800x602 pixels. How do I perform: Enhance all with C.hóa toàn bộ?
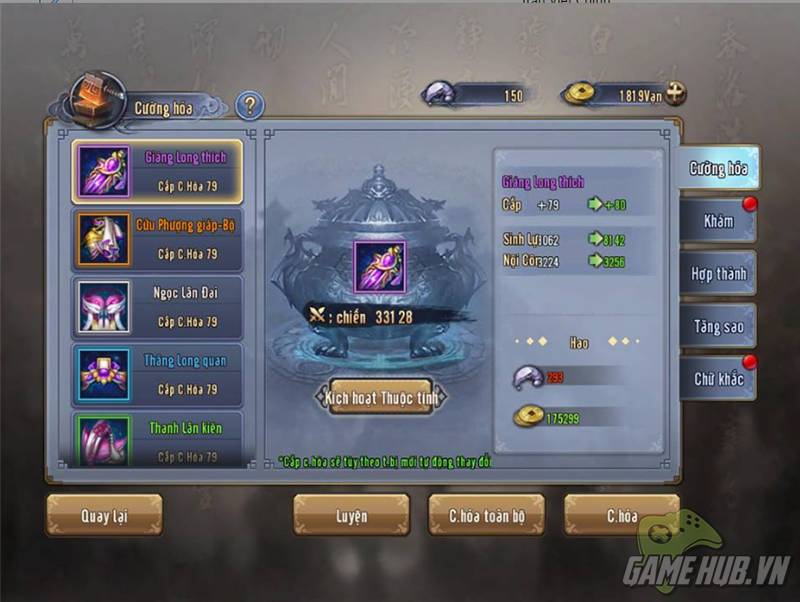click(487, 516)
